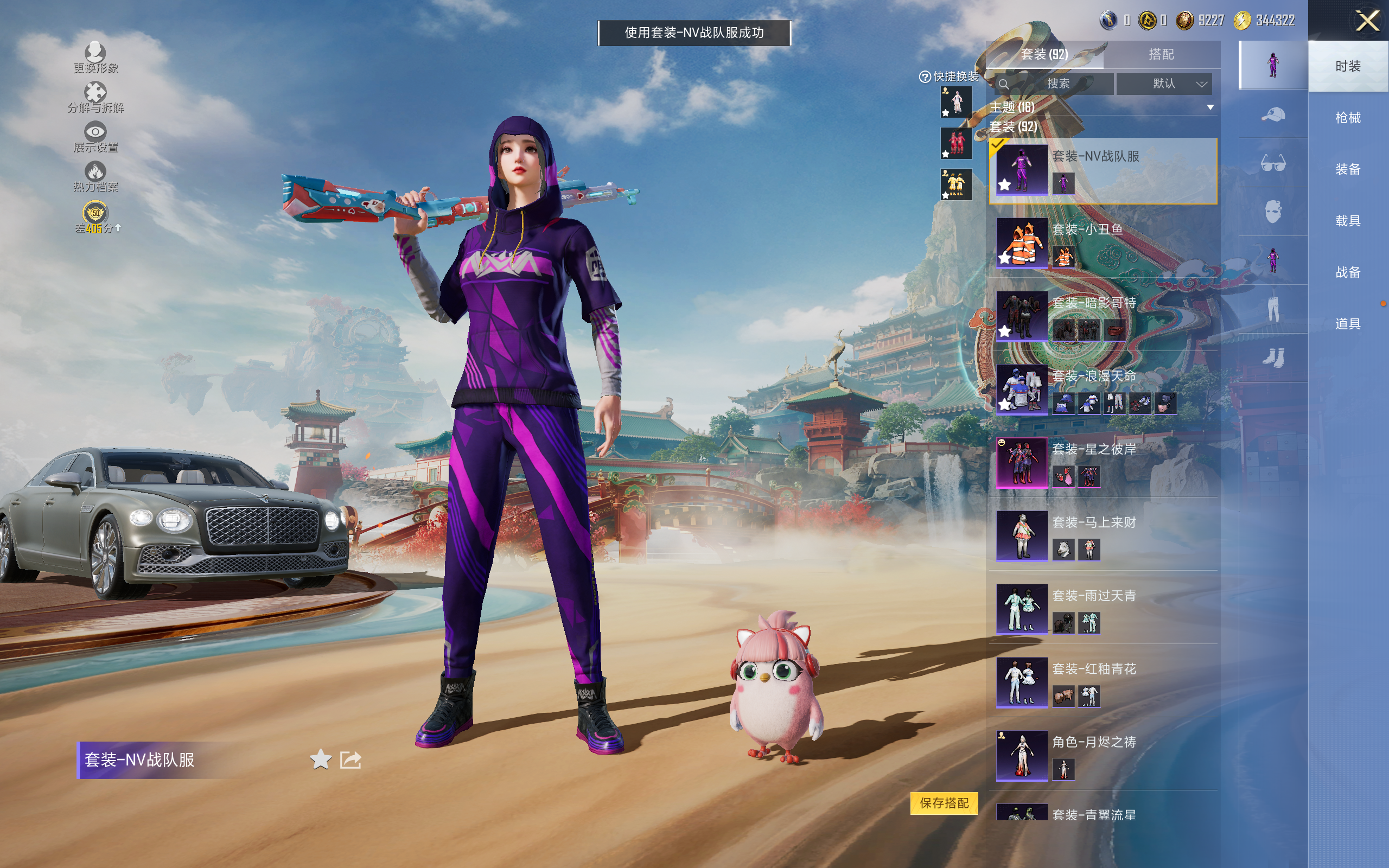Select the 套装-小丑鱼 outfit
Screen dimensions: 1389x868
coord(1102,244)
